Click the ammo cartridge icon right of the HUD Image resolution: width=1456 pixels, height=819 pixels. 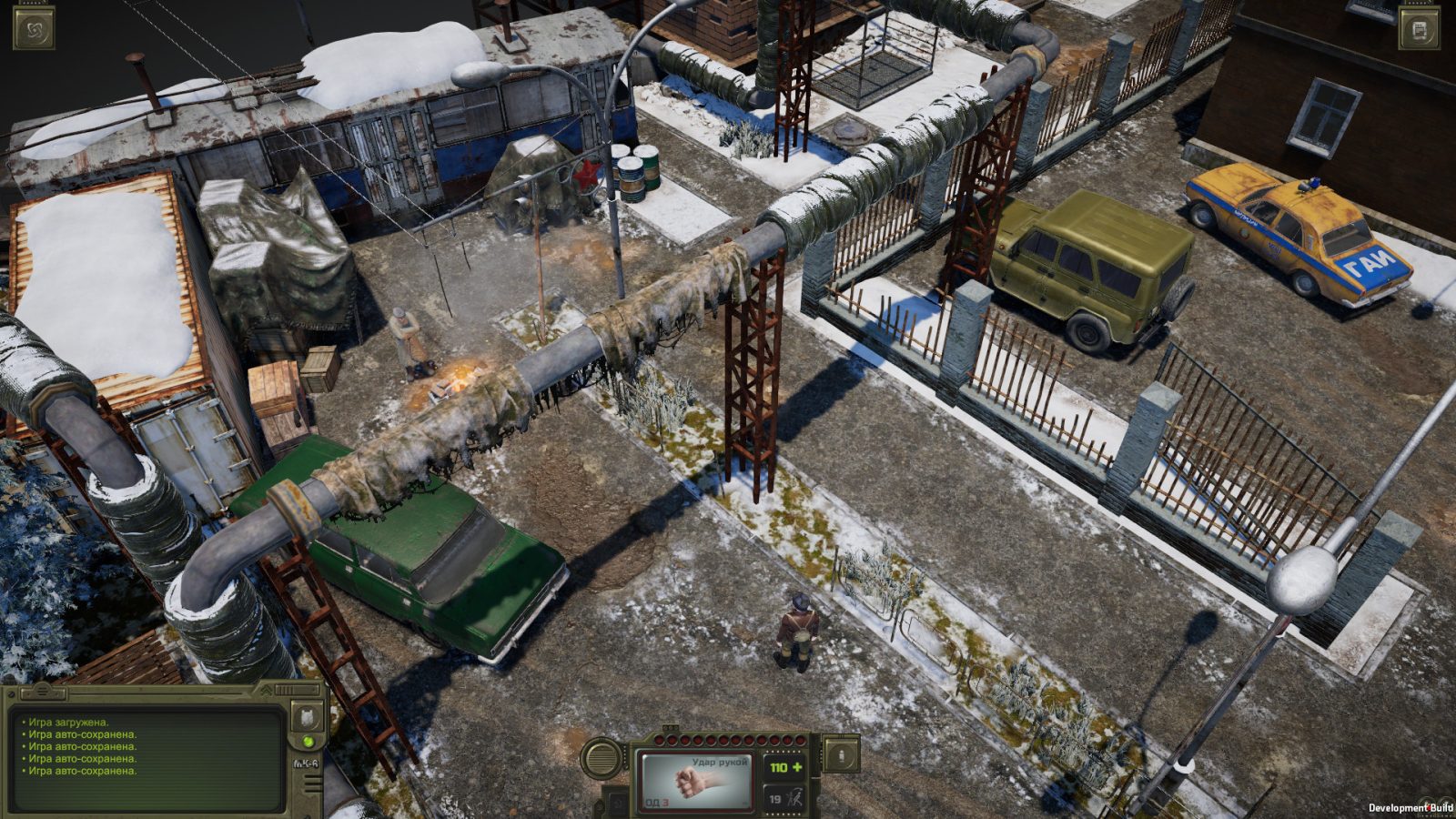tap(839, 753)
